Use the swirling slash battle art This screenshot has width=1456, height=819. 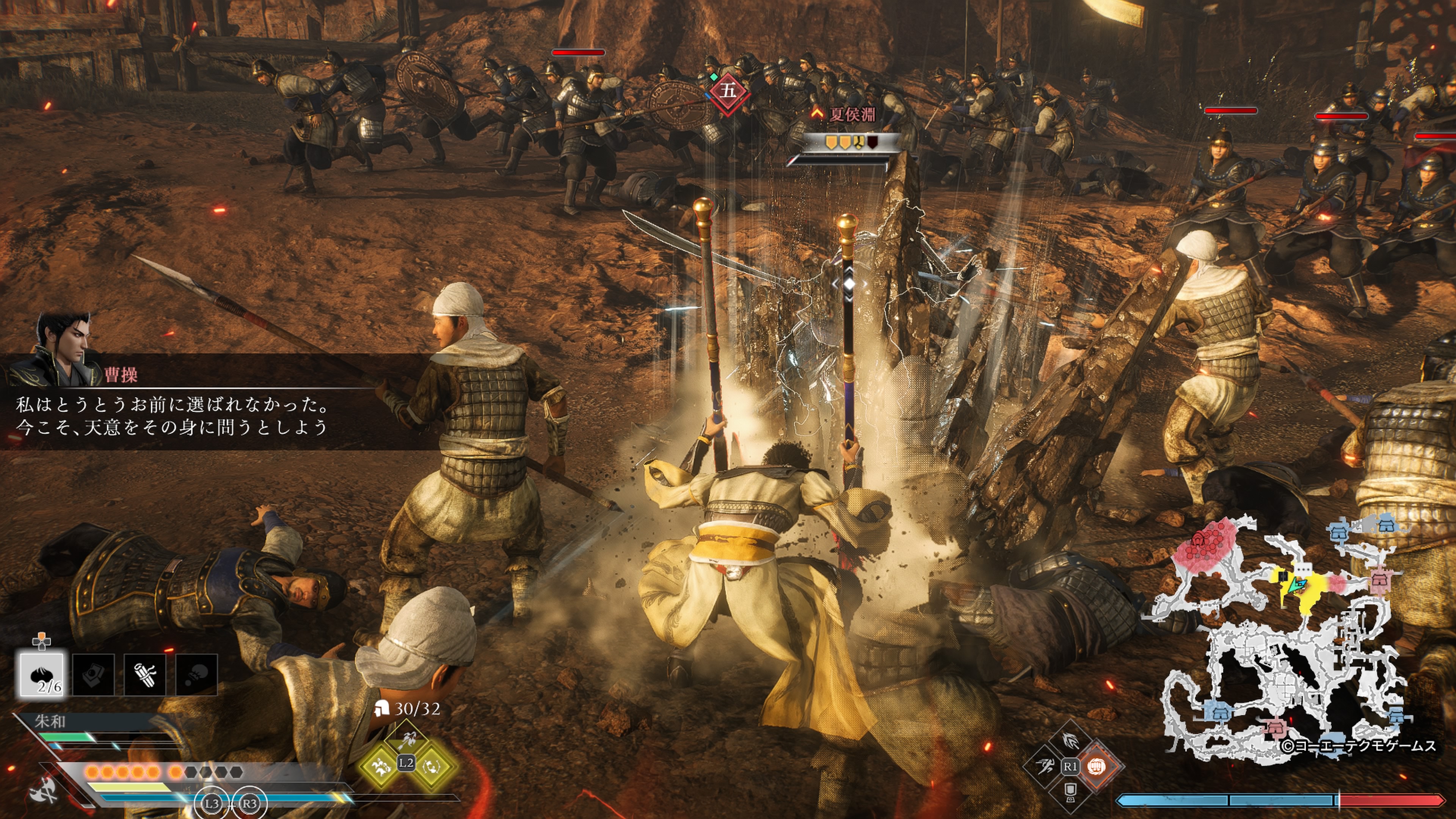pyautogui.click(x=1070, y=740)
